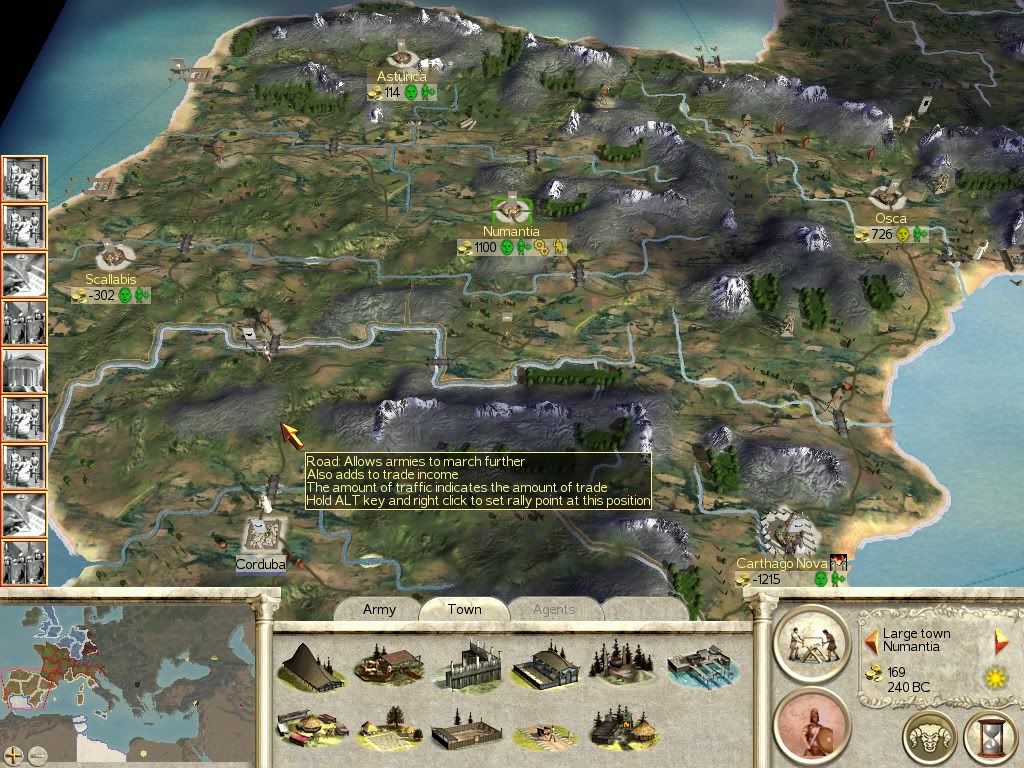Select the Numantia settlement label

coord(510,231)
